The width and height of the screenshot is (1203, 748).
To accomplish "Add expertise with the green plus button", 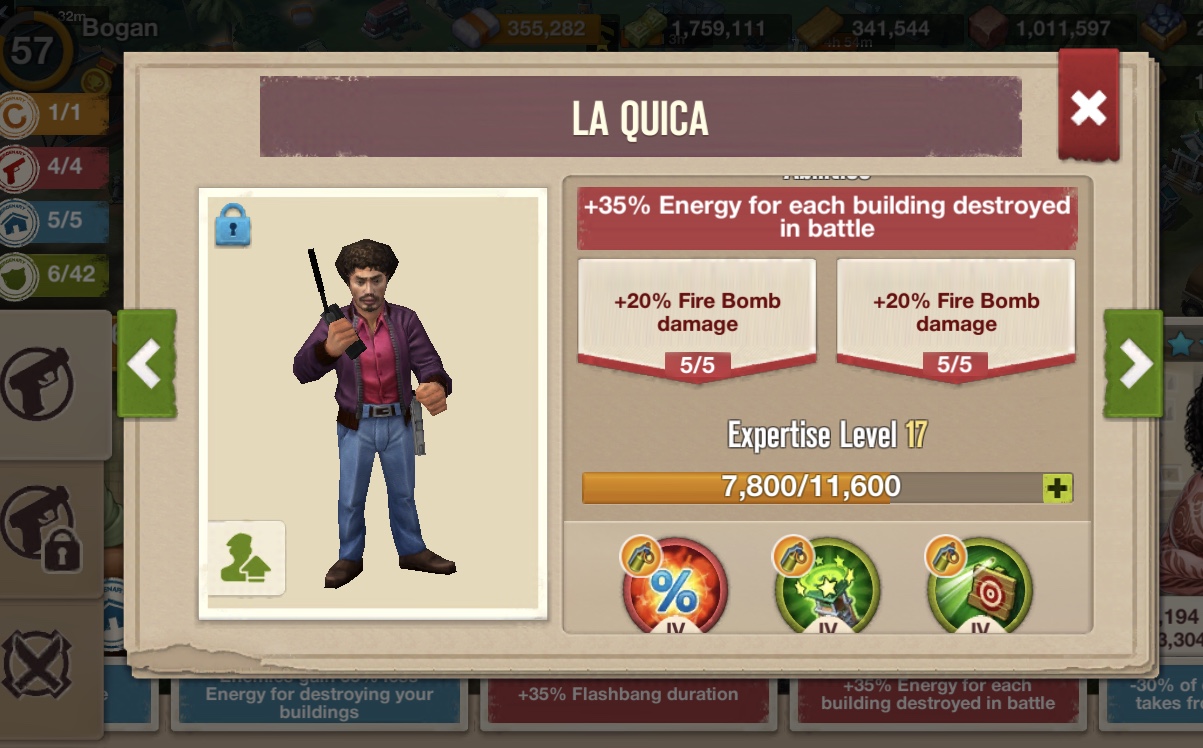I will pyautogui.click(x=1057, y=488).
